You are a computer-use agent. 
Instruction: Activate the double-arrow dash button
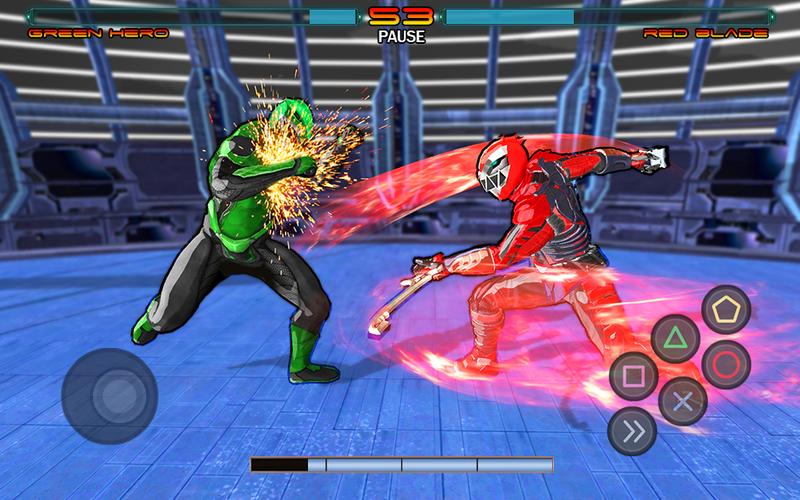coord(632,430)
